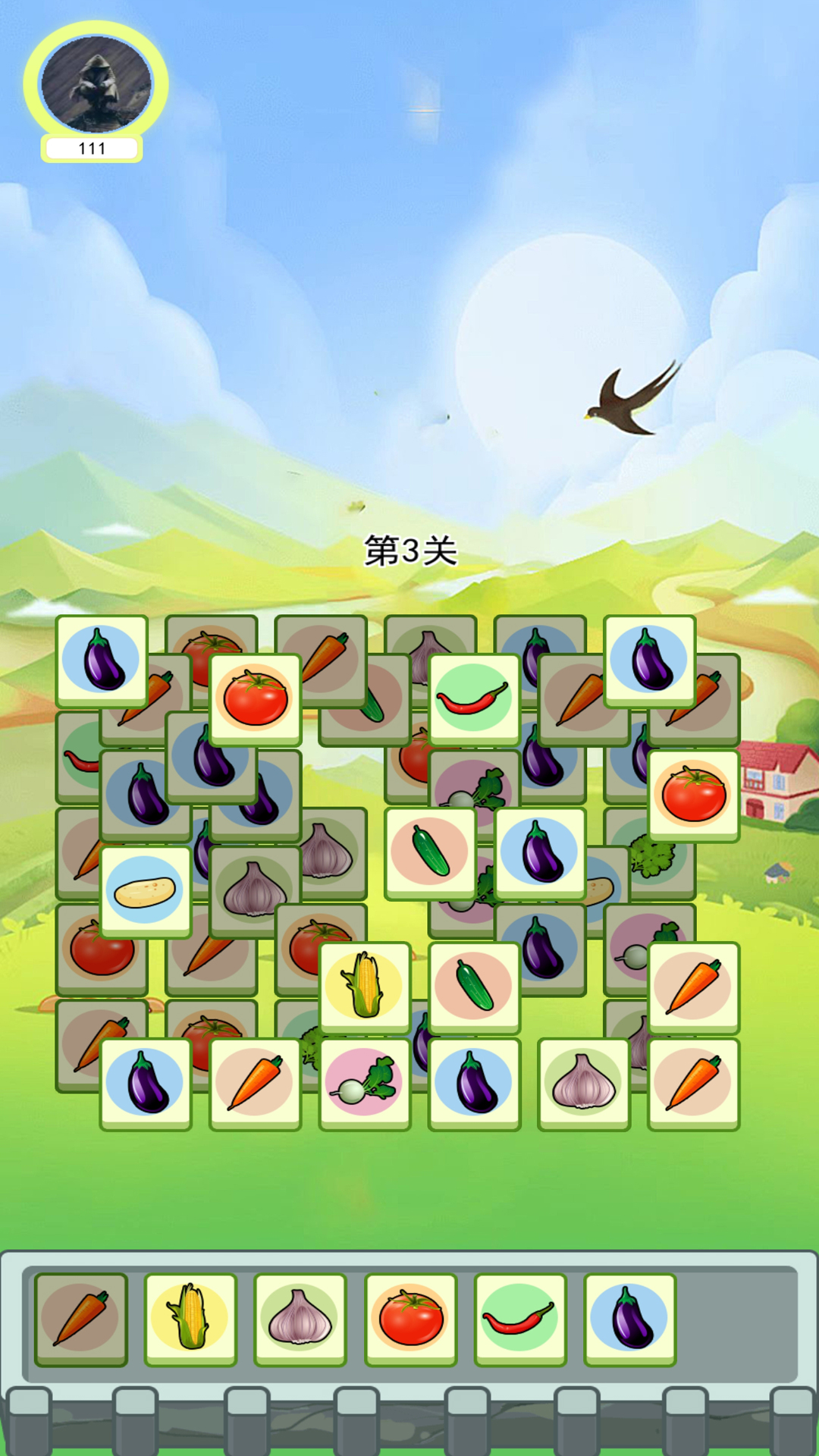This screenshot has width=819, height=1456.
Task: Select the chili tile in the collection tray
Action: (x=520, y=1319)
